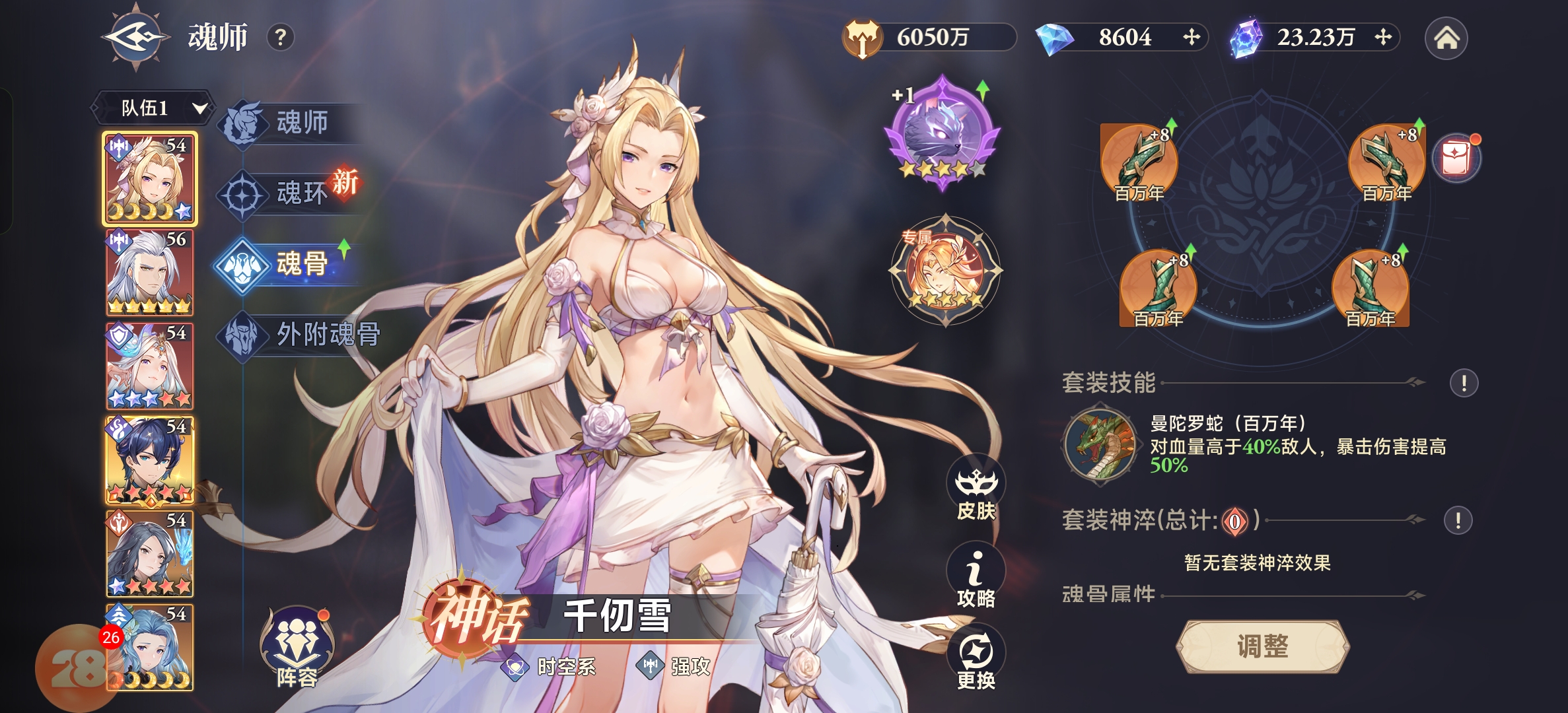Select the 魂骨 tab
The height and width of the screenshot is (713, 1568).
click(x=291, y=265)
